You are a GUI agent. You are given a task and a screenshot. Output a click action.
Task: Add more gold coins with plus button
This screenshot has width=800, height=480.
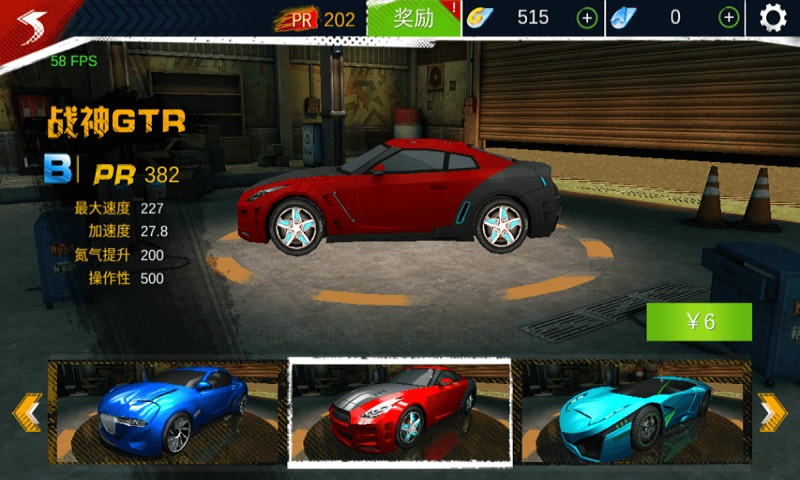(x=587, y=18)
